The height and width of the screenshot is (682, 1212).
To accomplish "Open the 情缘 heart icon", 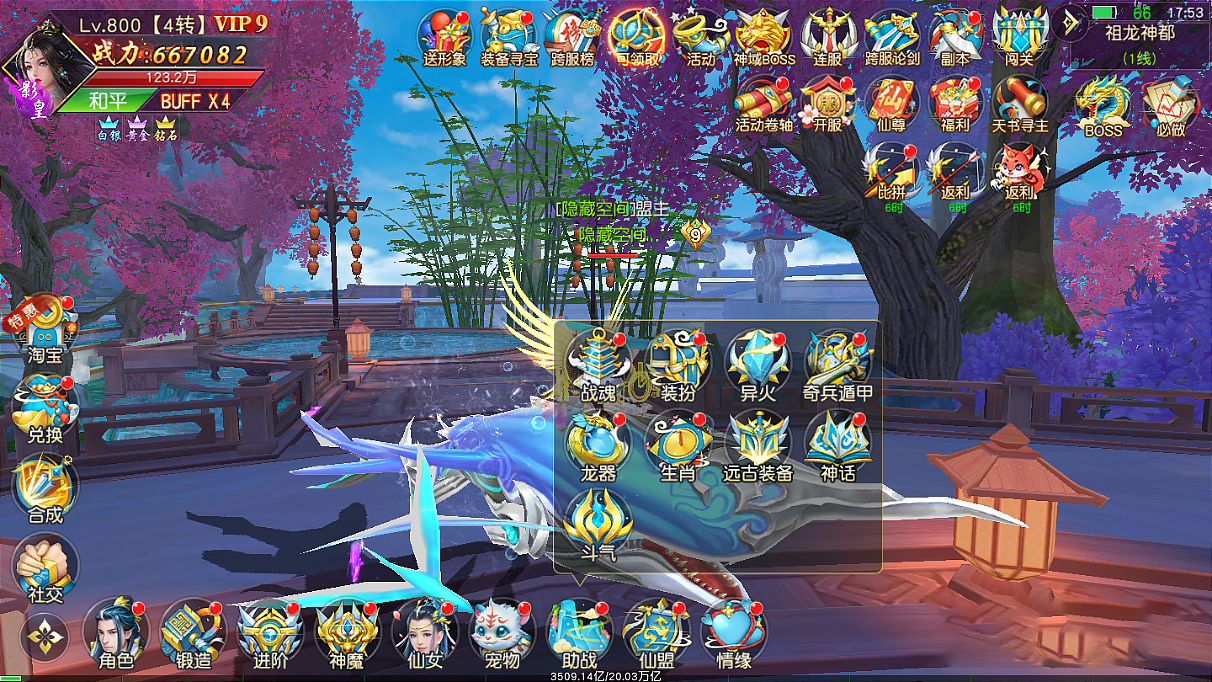I will (734, 630).
